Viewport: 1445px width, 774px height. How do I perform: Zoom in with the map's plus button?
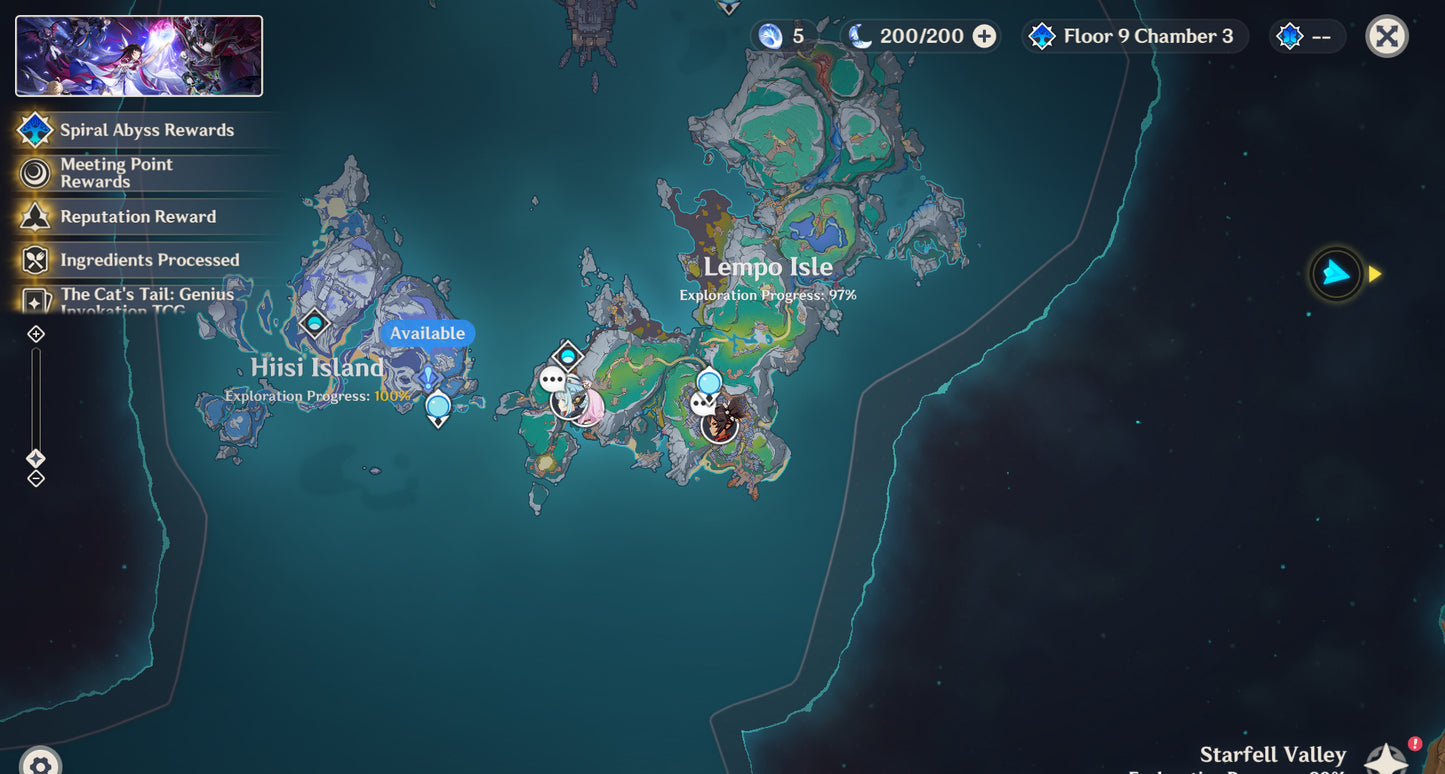click(36, 334)
